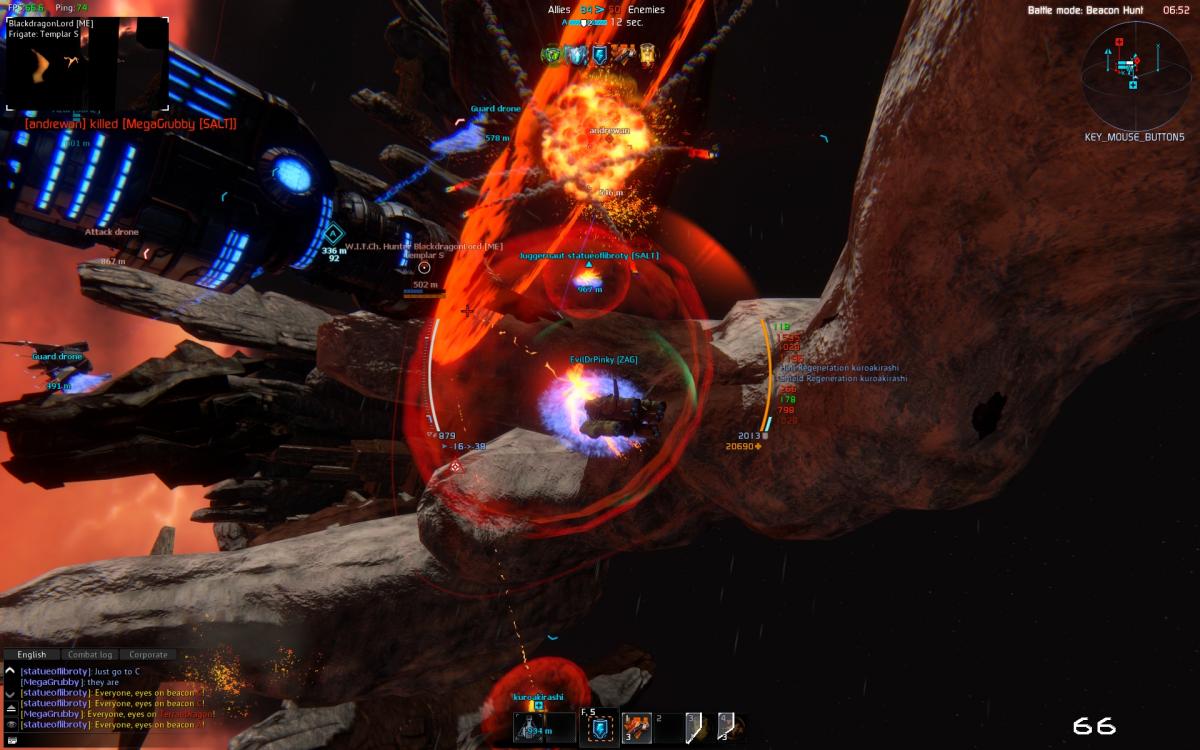This screenshot has height=750, width=1200.
Task: Switch to the Corporate chat tab
Action: pos(148,655)
